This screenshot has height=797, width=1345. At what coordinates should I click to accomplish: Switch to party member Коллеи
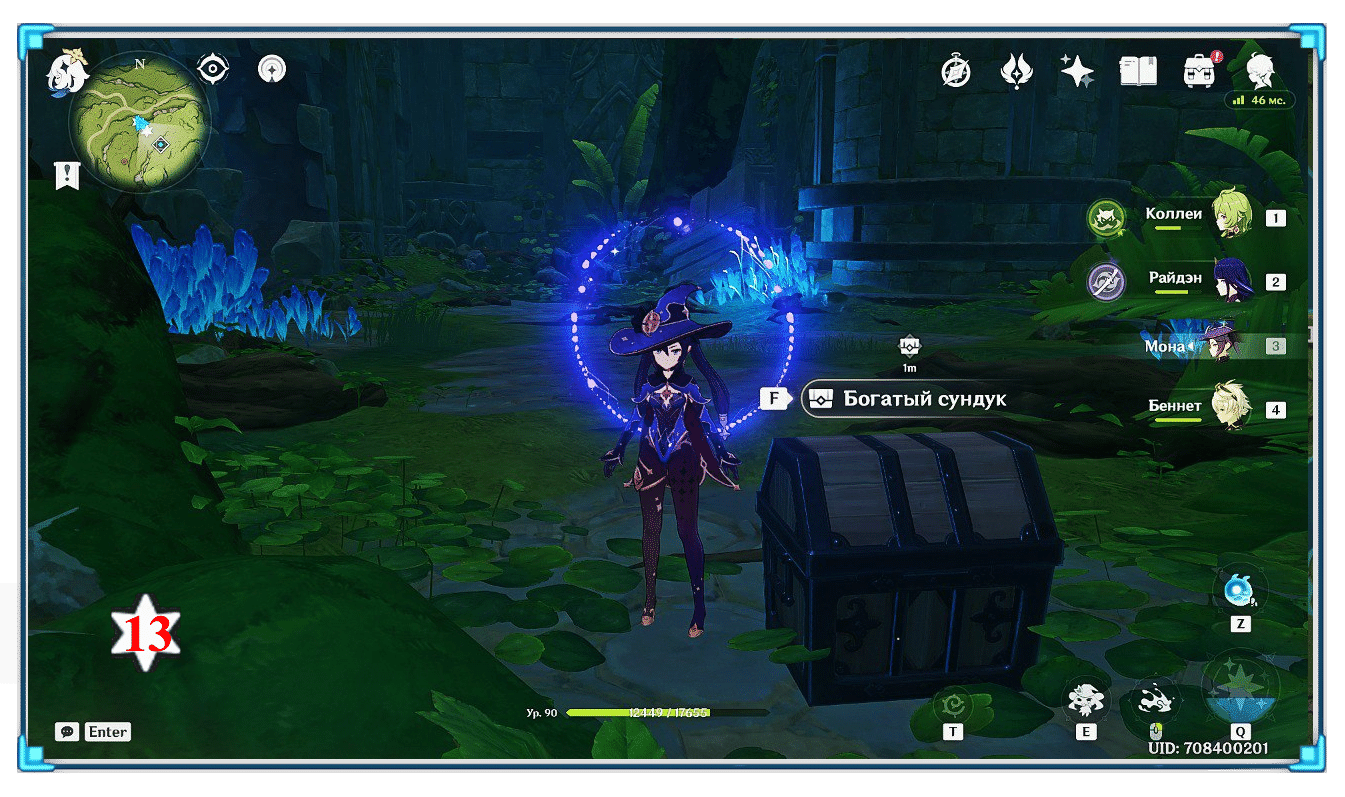(x=1231, y=215)
